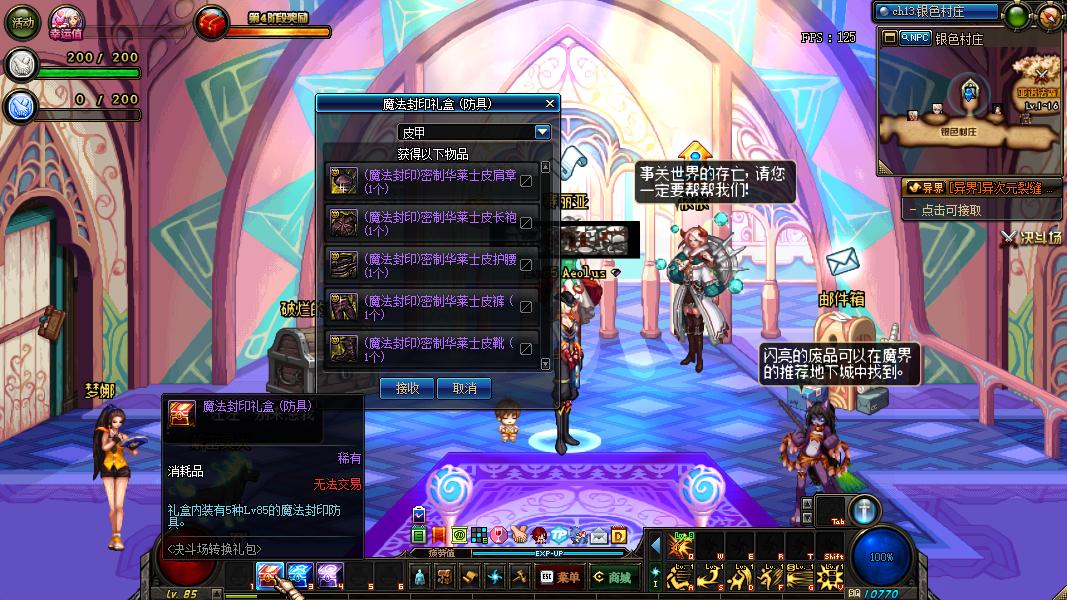Image resolution: width=1067 pixels, height=600 pixels.
Task: Click the NPC search button on minimap
Action: coord(914,38)
